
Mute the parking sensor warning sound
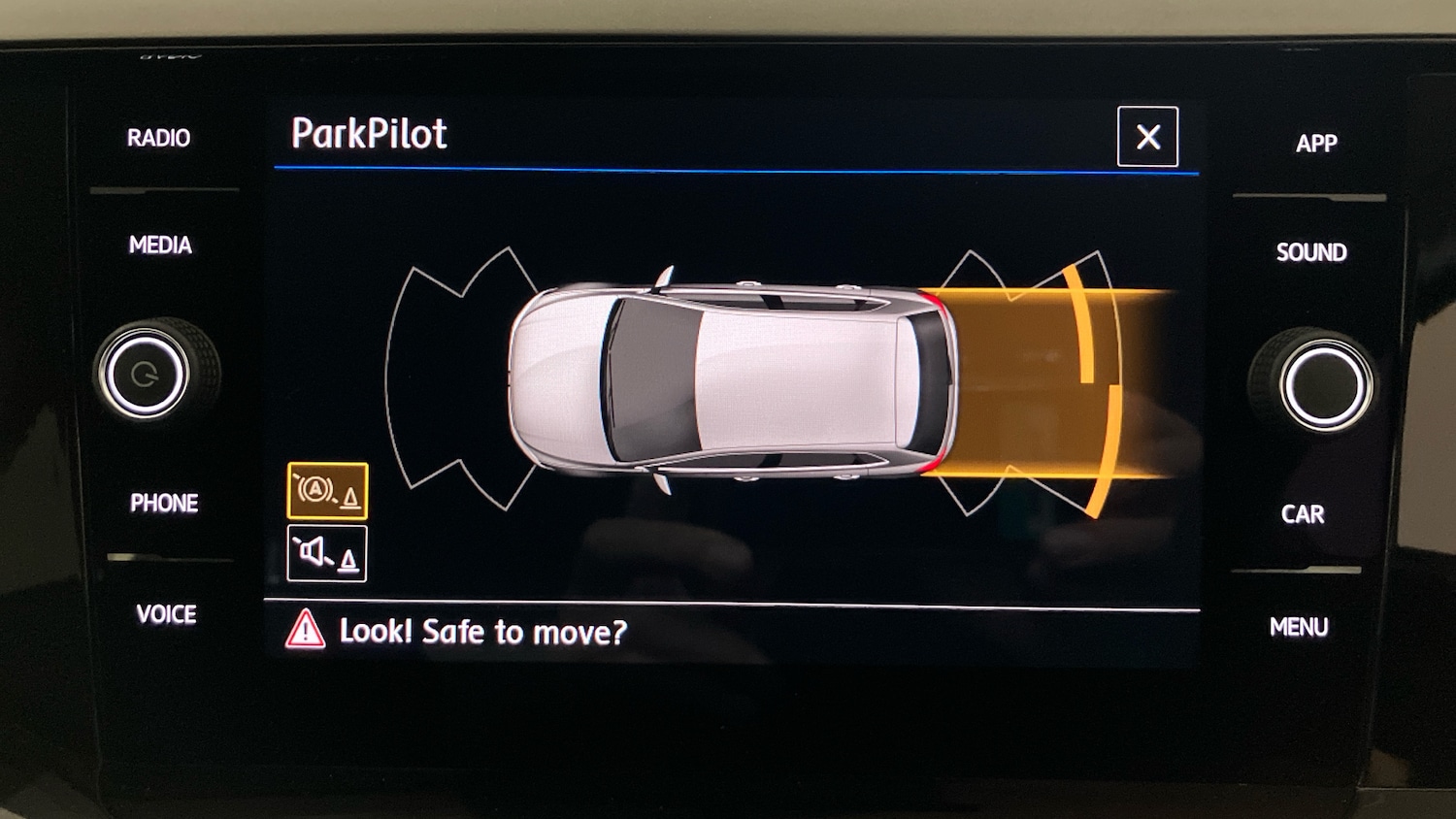327,554
